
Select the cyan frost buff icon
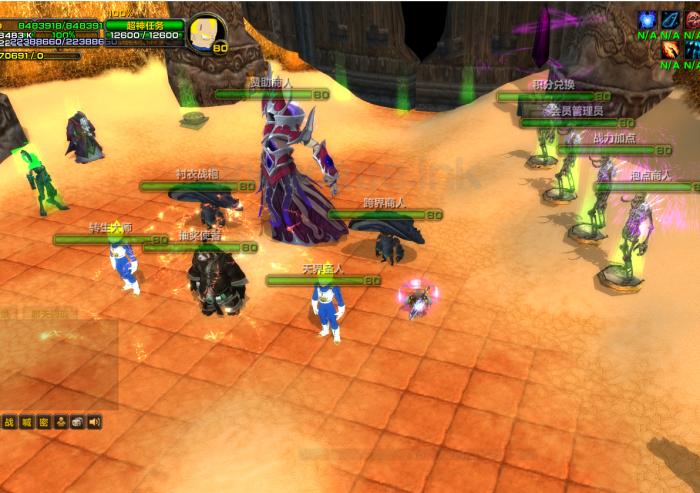point(692,49)
